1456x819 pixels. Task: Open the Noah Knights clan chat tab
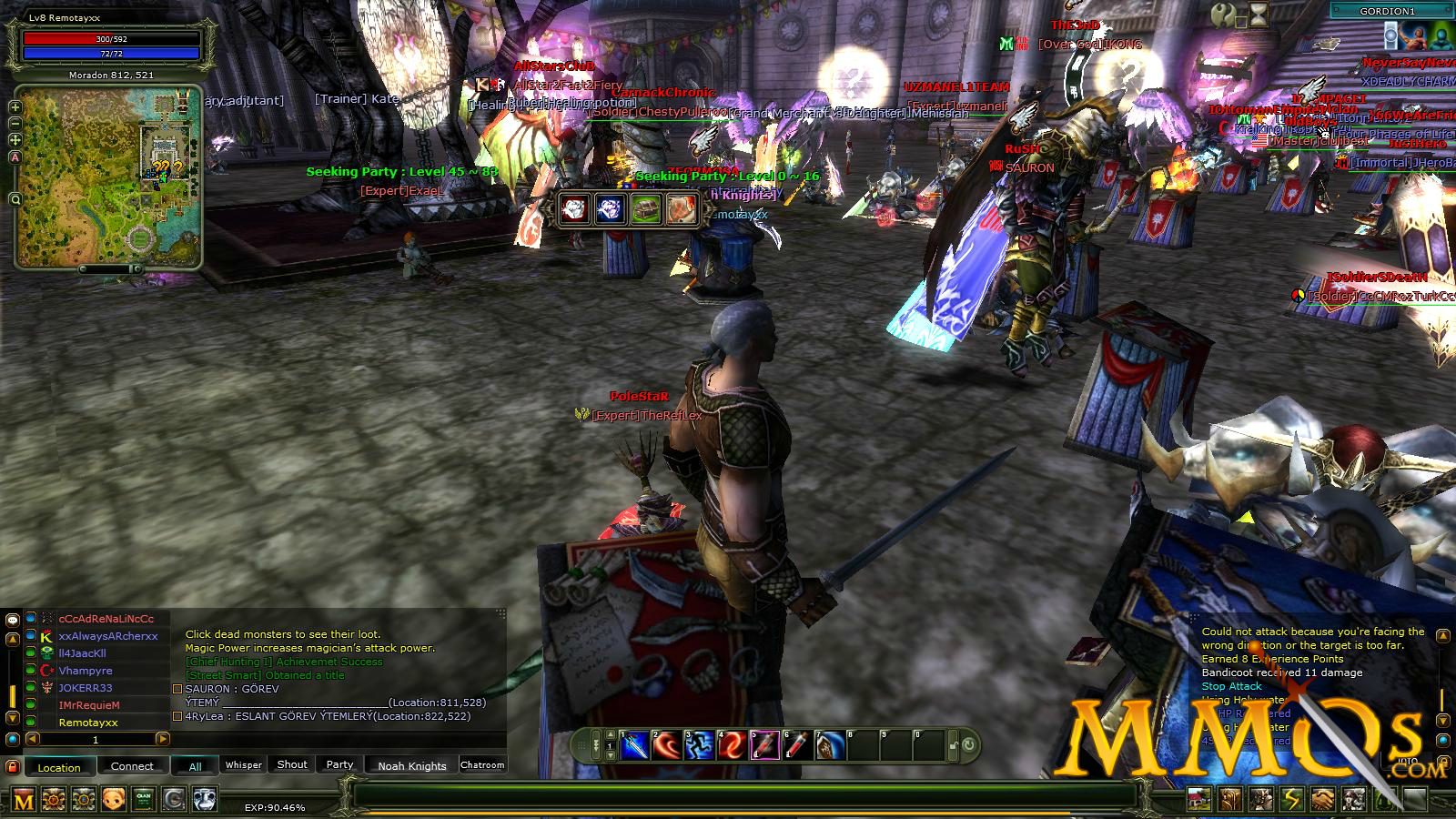pyautogui.click(x=411, y=766)
